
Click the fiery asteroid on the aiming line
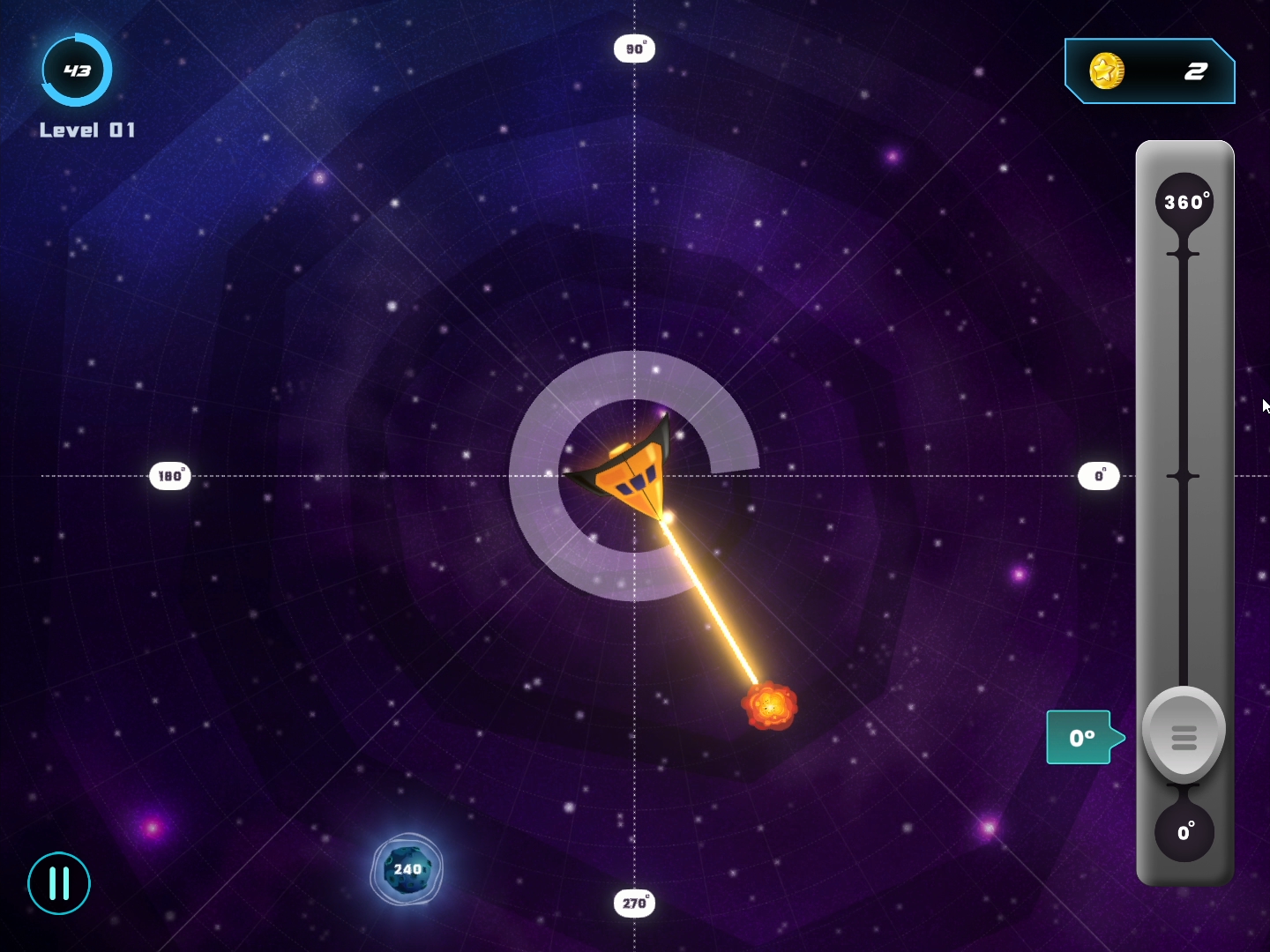[769, 705]
